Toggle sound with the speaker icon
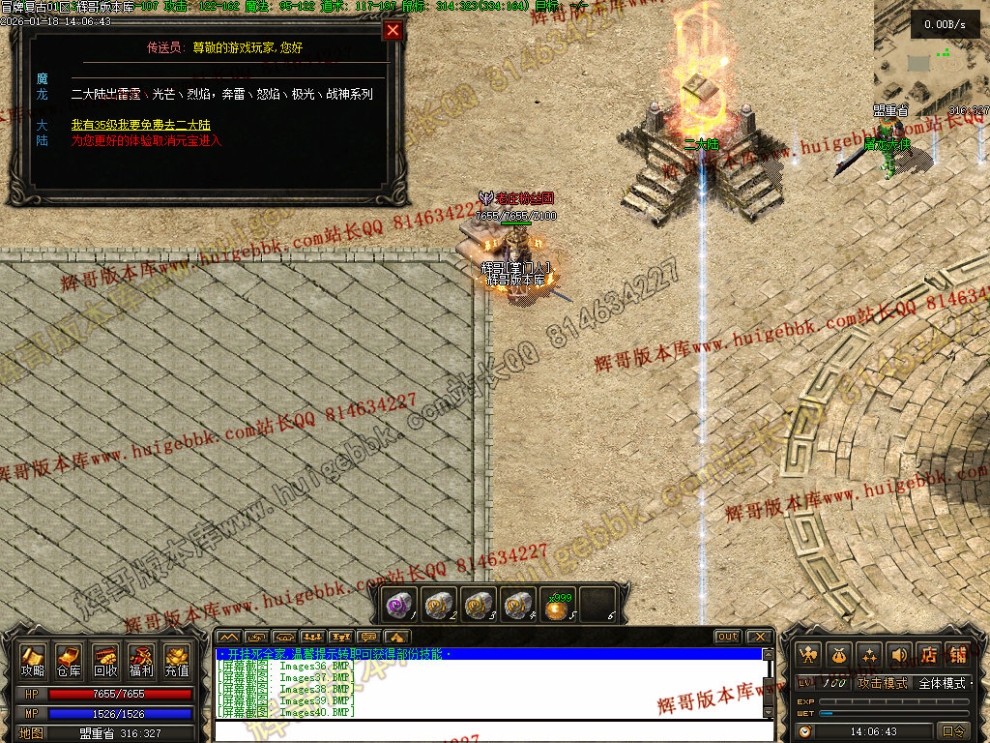Viewport: 990px width, 743px height. click(899, 655)
